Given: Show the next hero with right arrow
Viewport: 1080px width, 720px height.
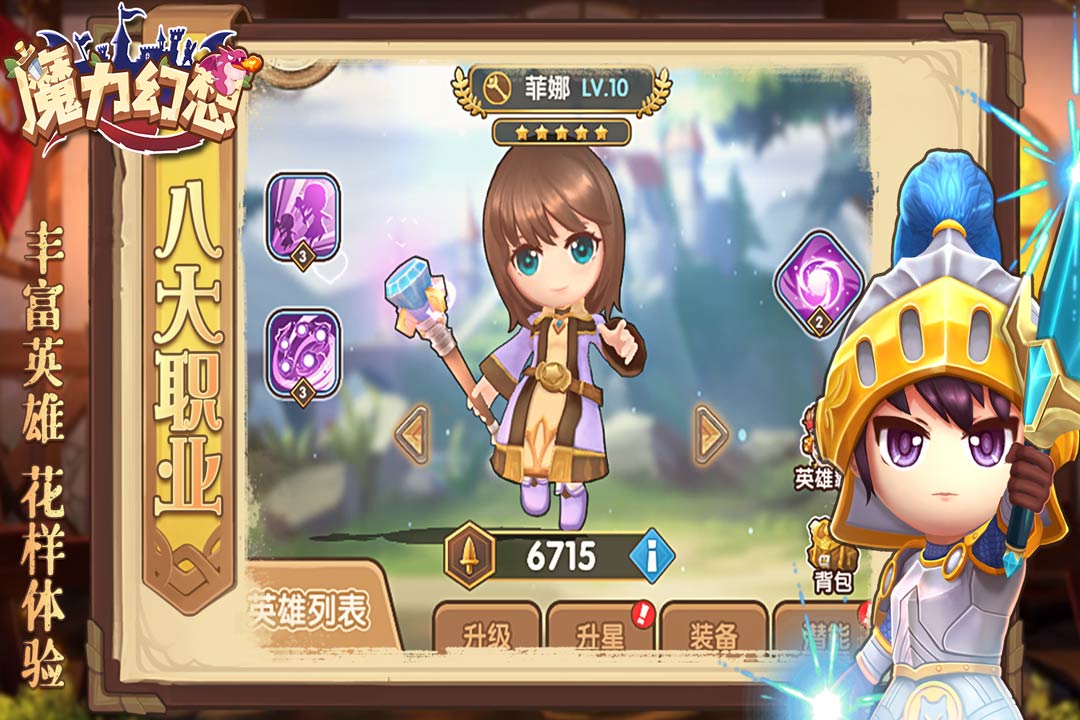Looking at the screenshot, I should coord(711,435).
